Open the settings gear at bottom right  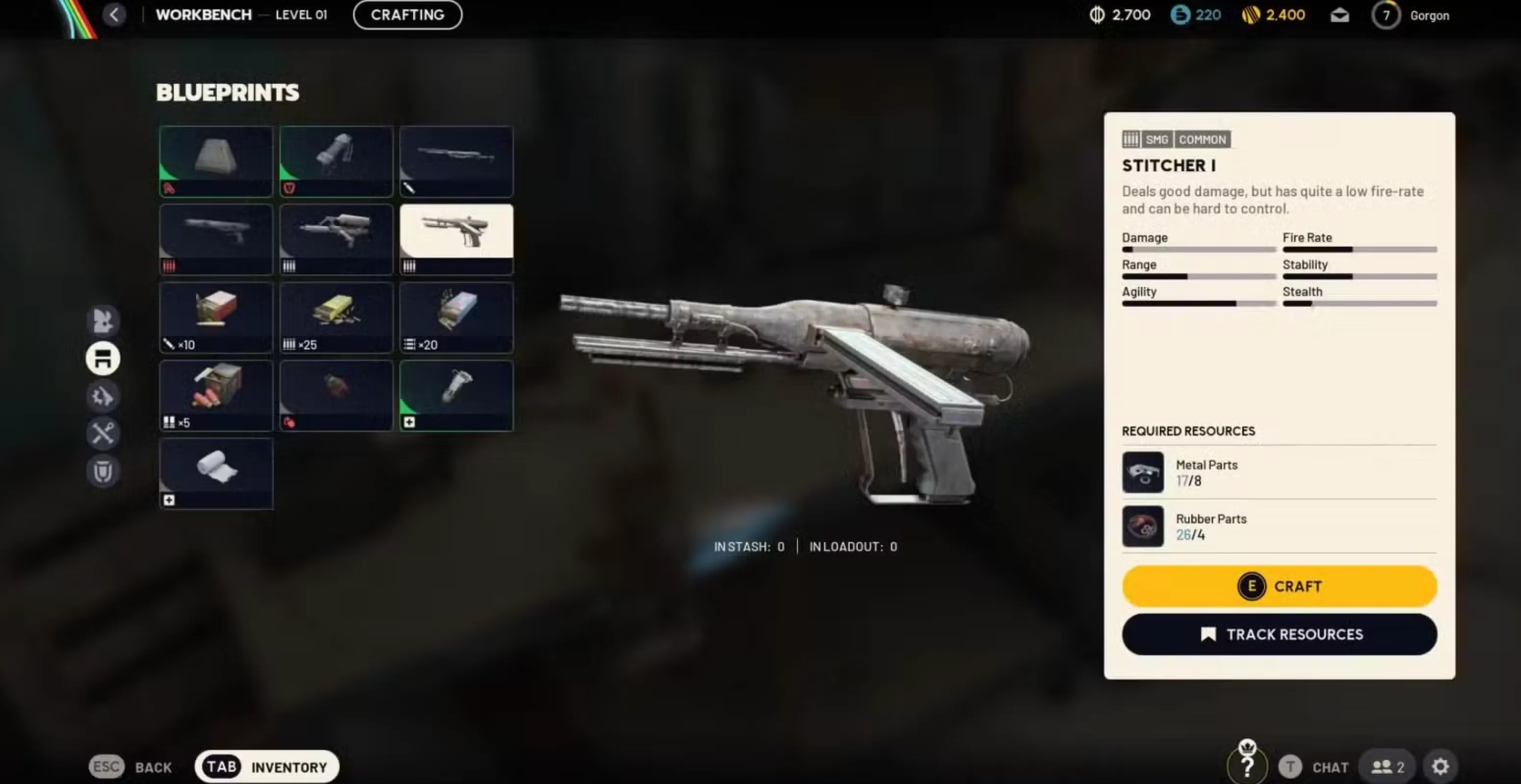(x=1441, y=766)
